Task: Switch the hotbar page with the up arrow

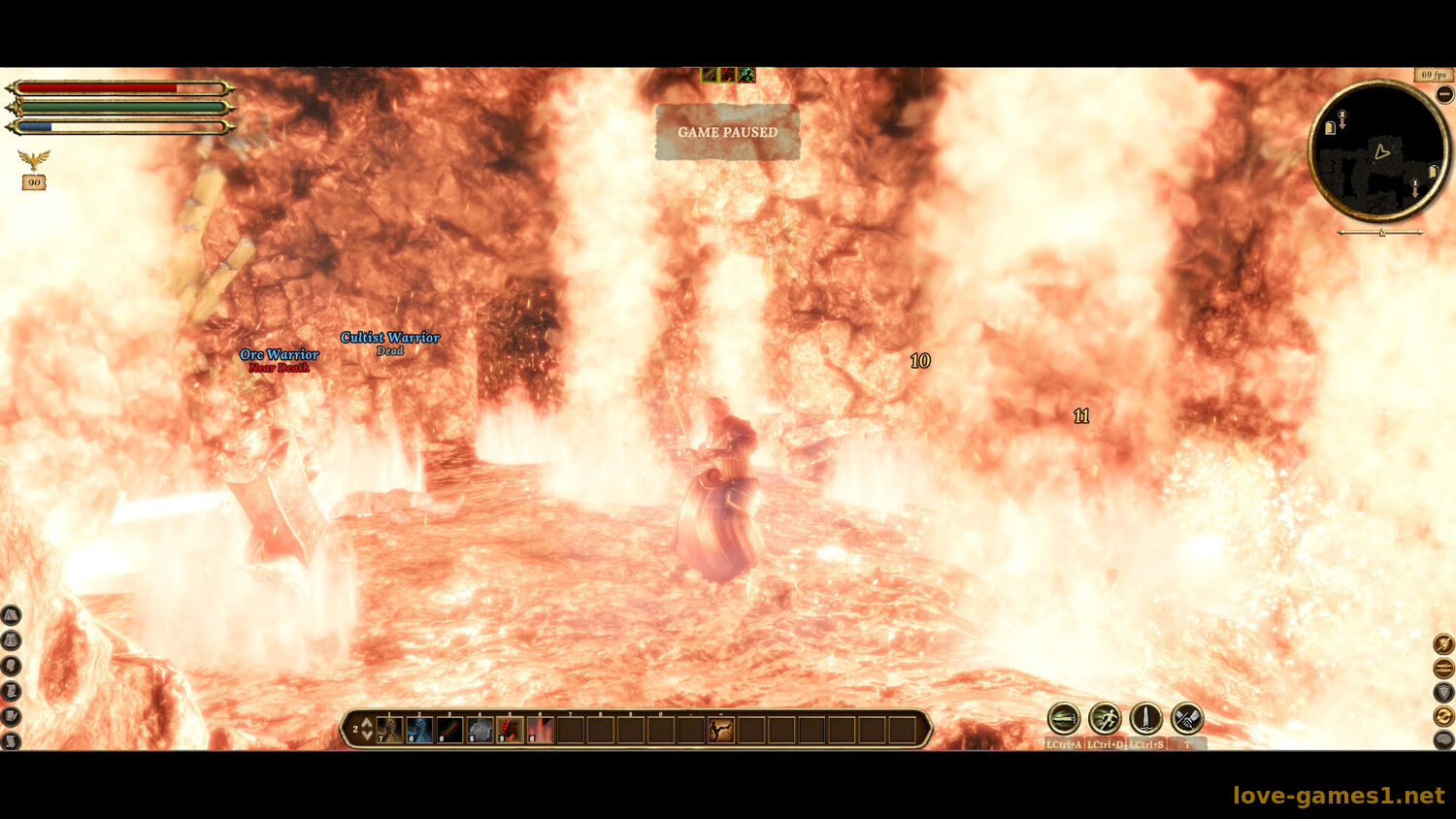Action: point(367,723)
